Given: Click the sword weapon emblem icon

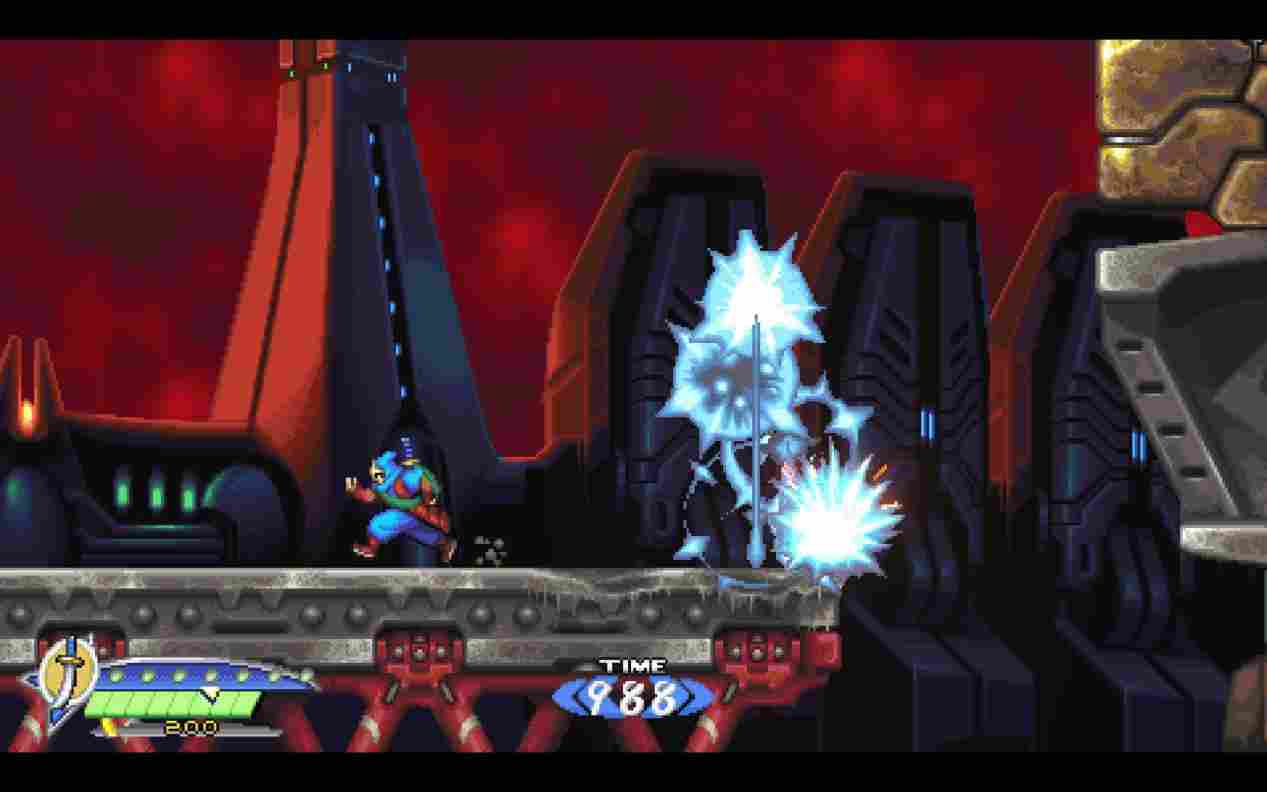Looking at the screenshot, I should coord(68,678).
